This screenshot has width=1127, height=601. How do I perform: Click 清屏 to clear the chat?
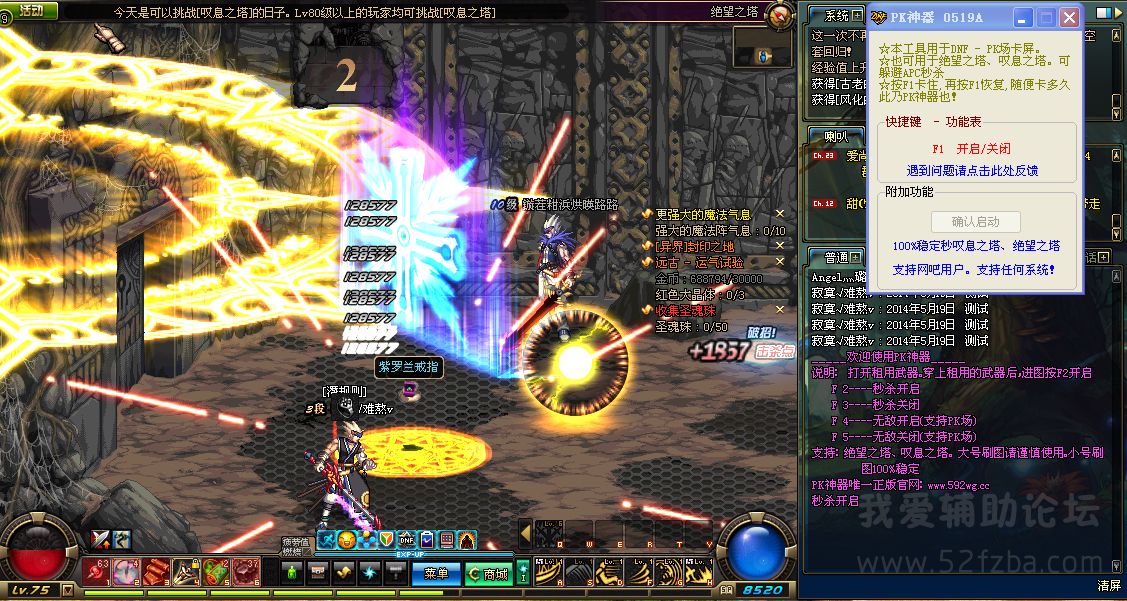coord(1108,585)
